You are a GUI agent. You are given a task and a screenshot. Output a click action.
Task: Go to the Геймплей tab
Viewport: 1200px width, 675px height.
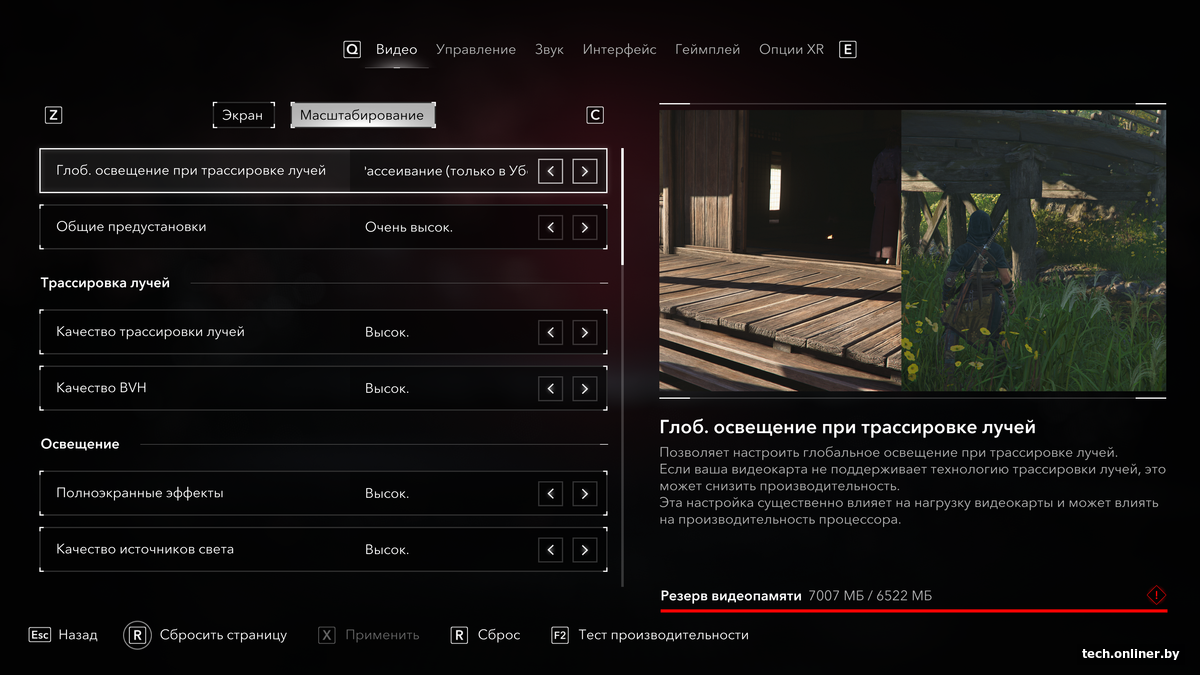coord(707,49)
